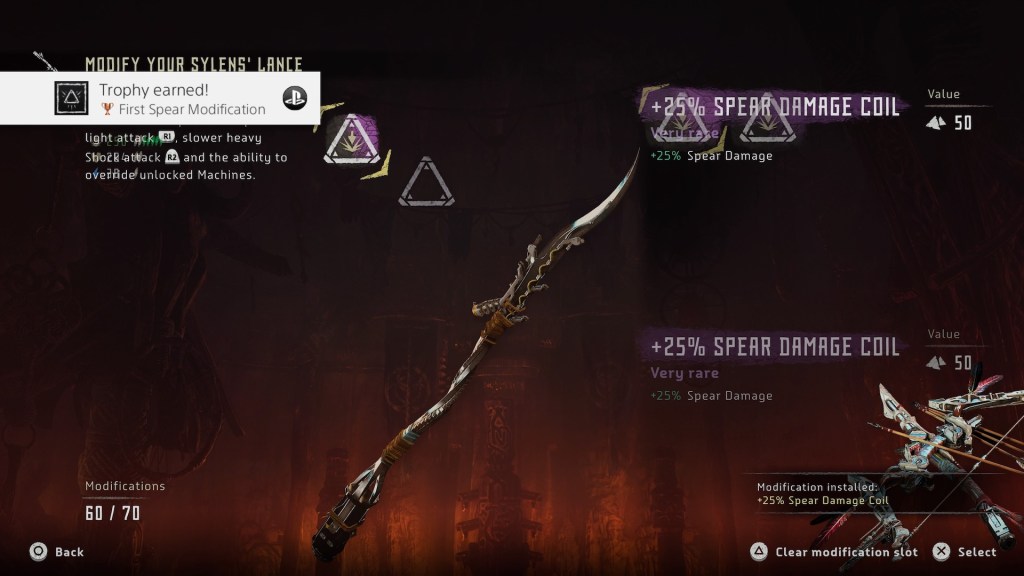Select the dimmed +25% Spear Damage Coil entry
The height and width of the screenshot is (576, 1024).
pyautogui.click(x=775, y=348)
